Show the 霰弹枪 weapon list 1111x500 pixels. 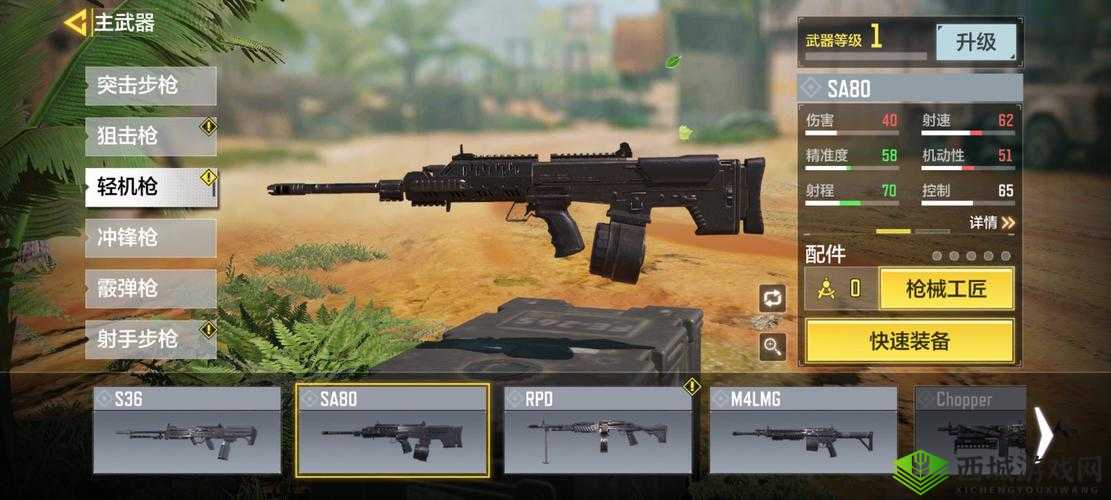pos(150,289)
